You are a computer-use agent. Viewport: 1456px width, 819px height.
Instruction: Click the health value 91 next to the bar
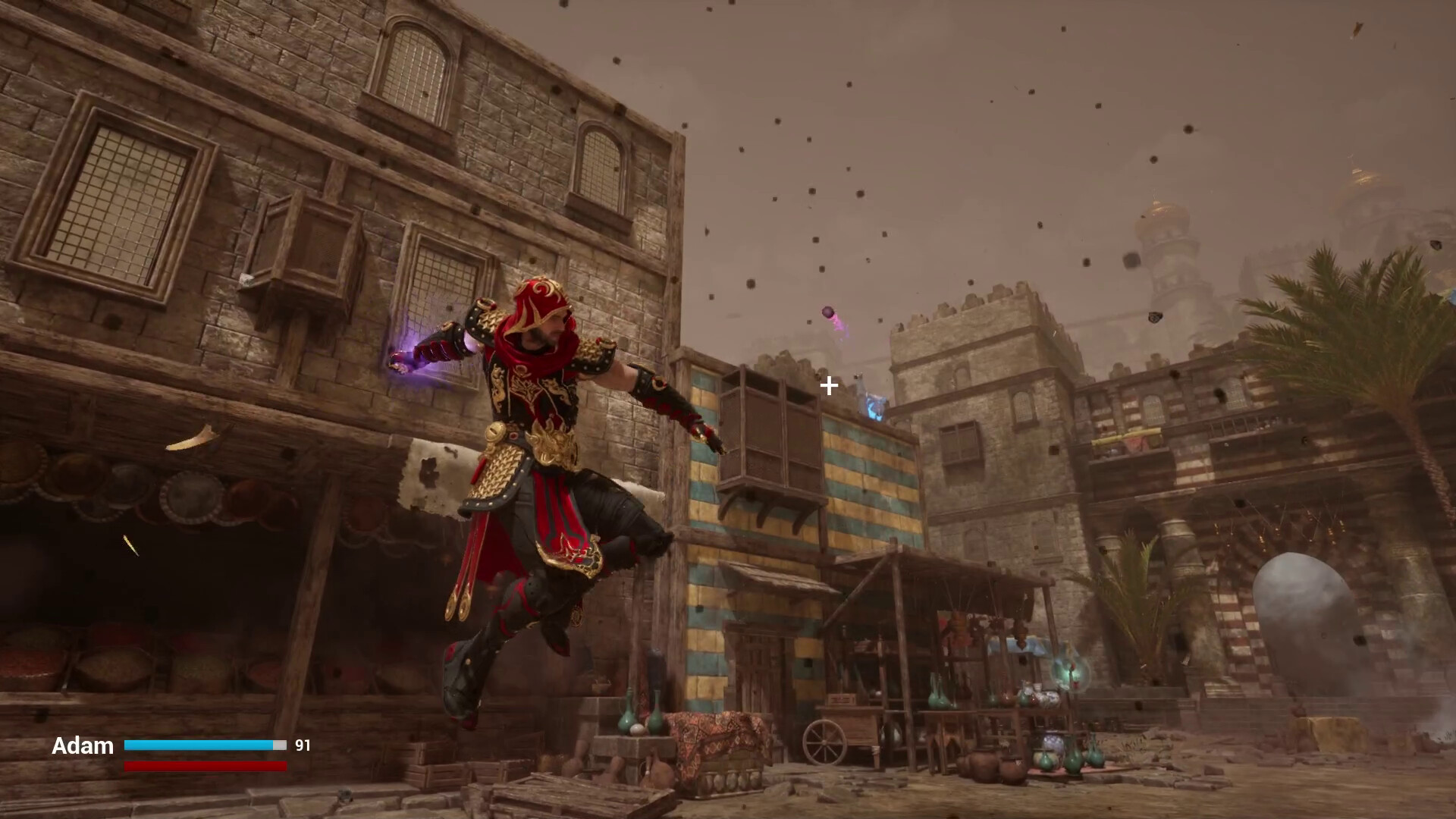(x=303, y=745)
